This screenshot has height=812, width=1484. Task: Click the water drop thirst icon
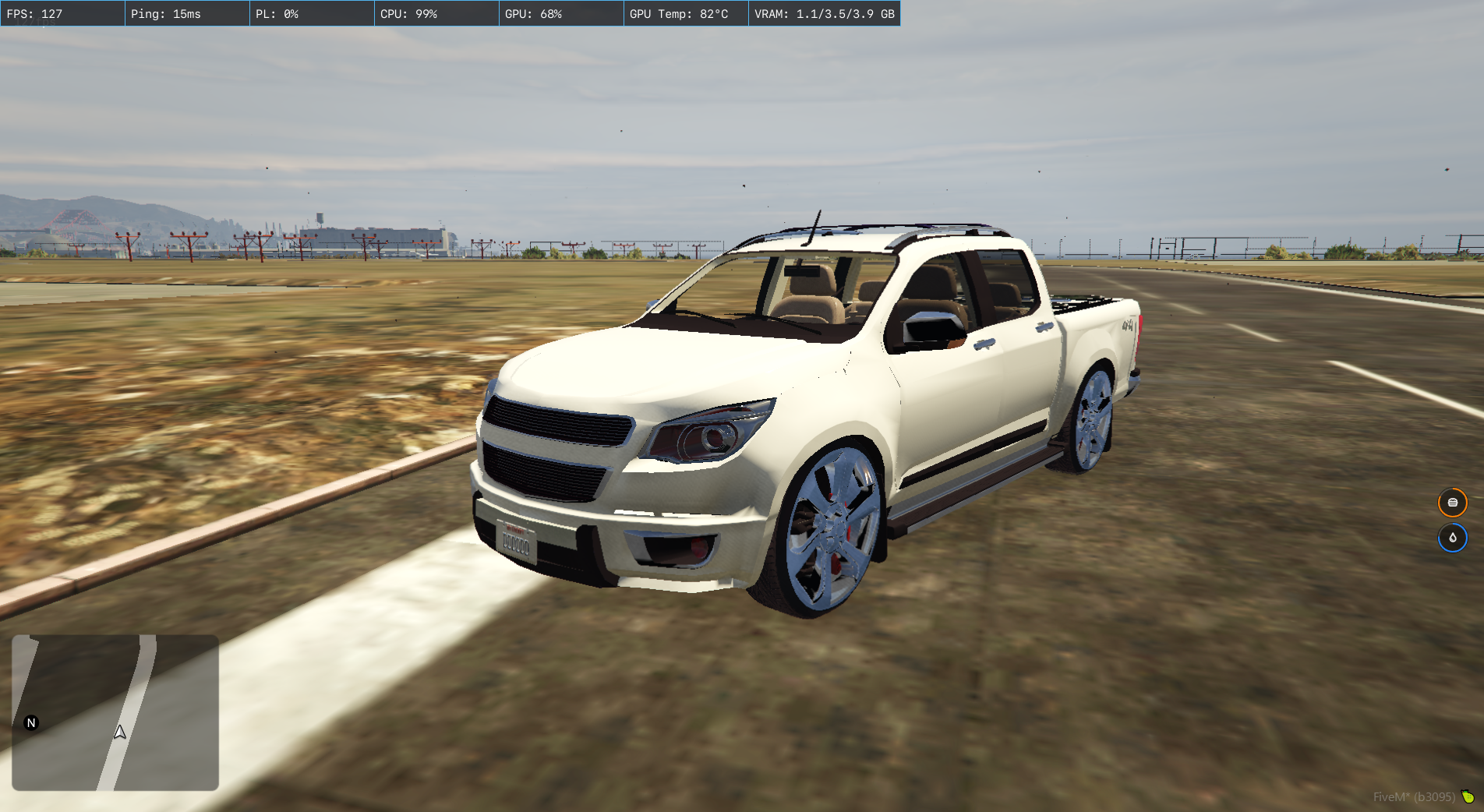(x=1452, y=538)
